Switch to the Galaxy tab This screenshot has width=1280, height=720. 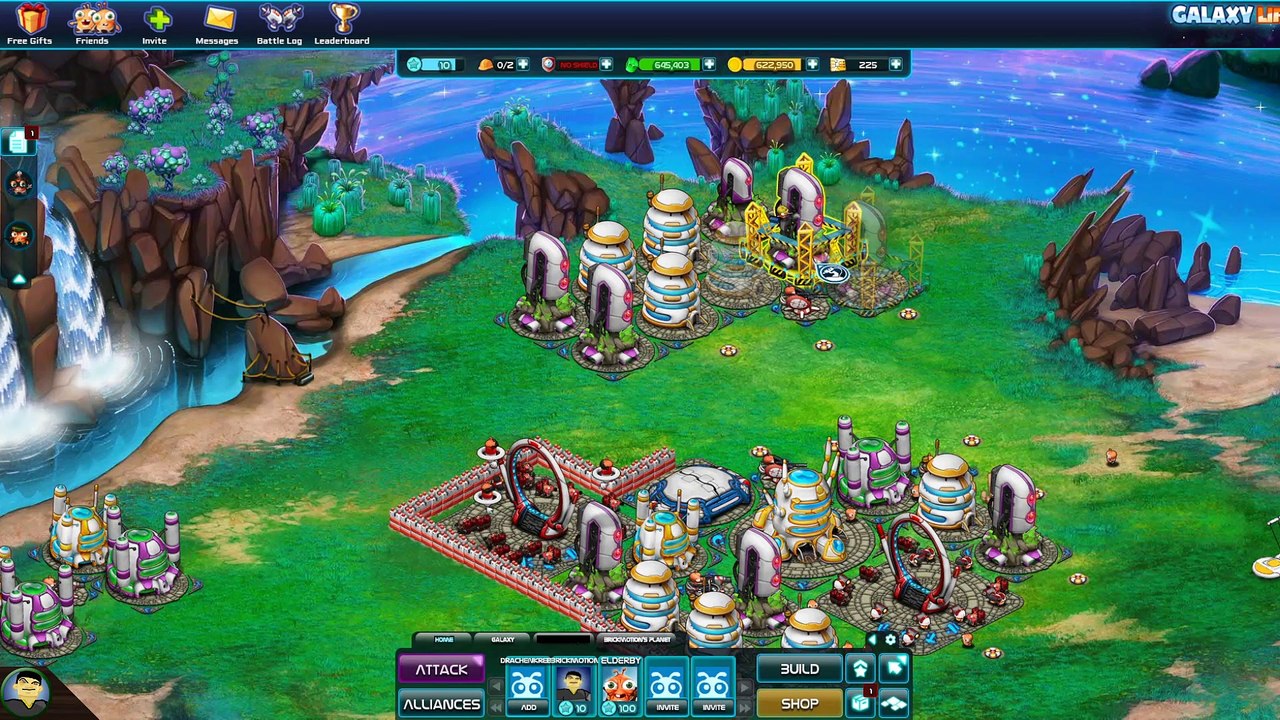tap(503, 640)
